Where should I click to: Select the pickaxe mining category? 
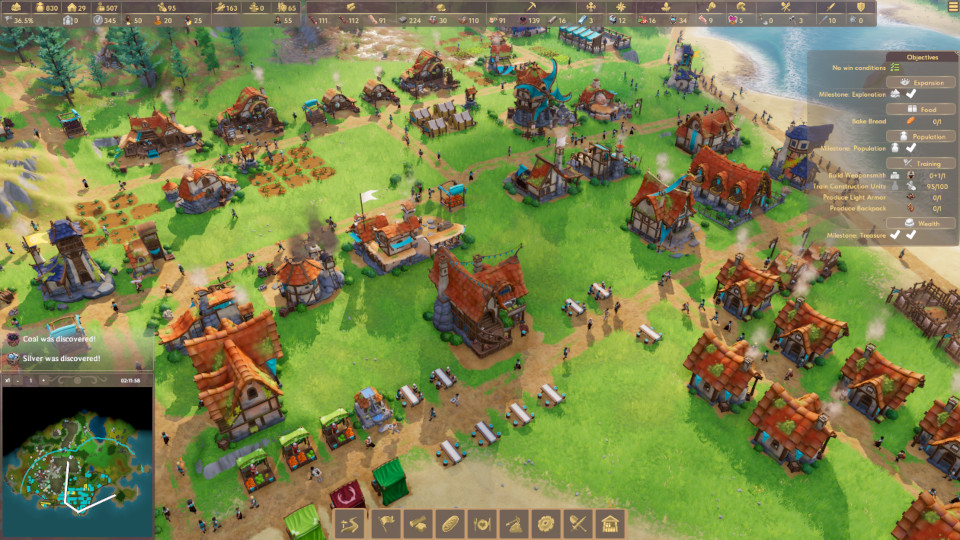[513, 522]
